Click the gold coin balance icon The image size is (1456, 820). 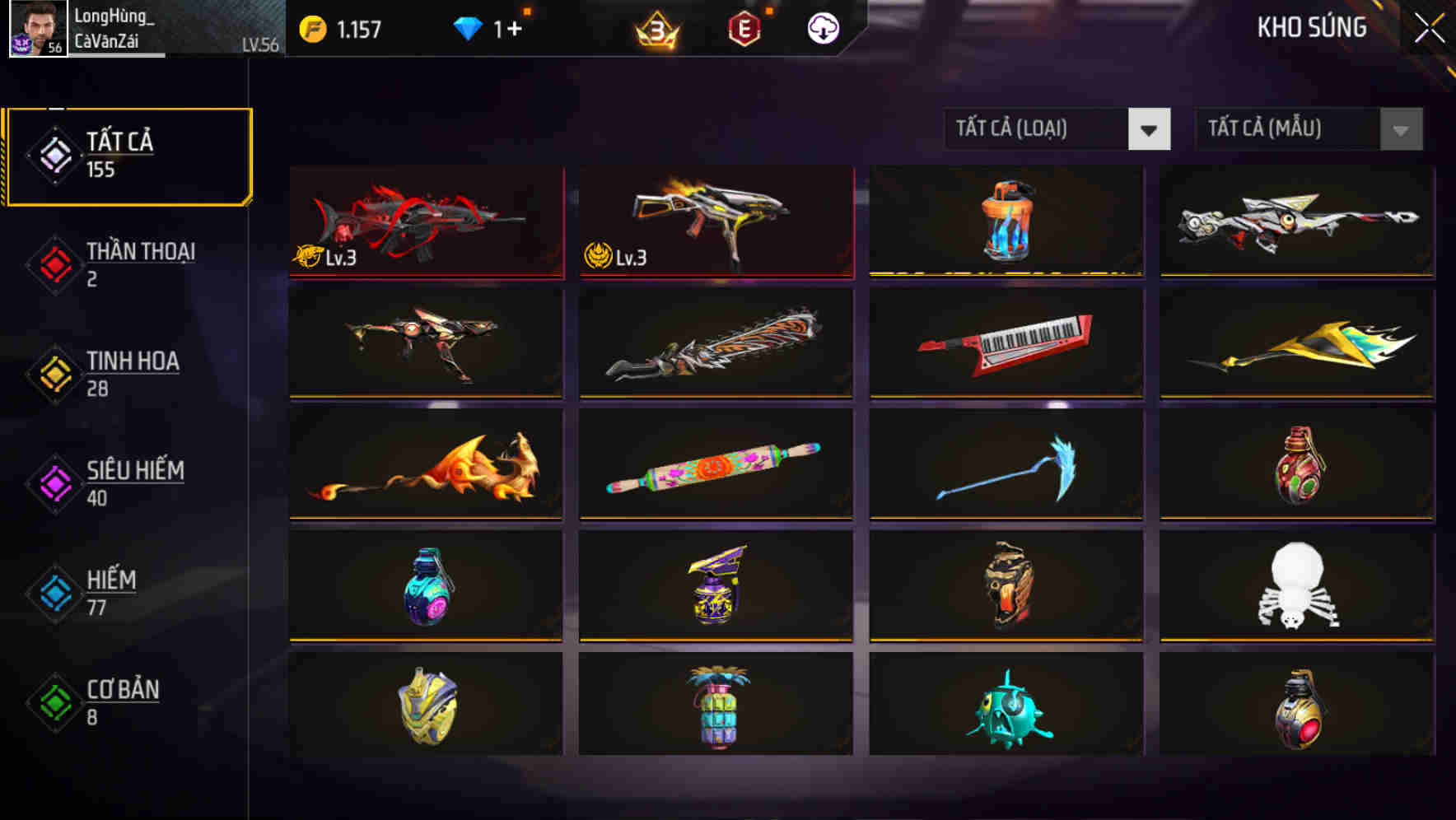313,27
